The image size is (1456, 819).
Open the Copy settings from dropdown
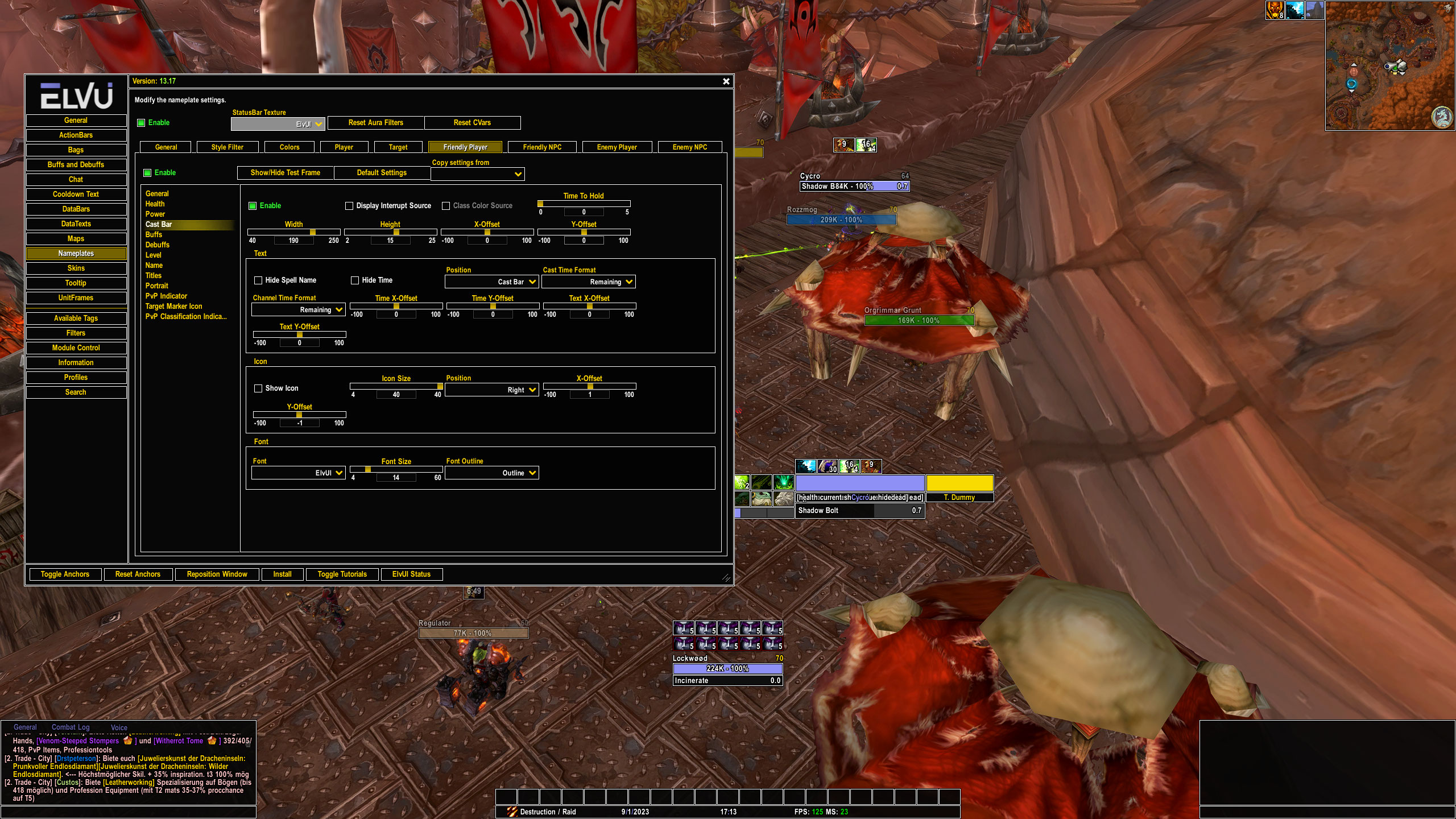(x=478, y=173)
